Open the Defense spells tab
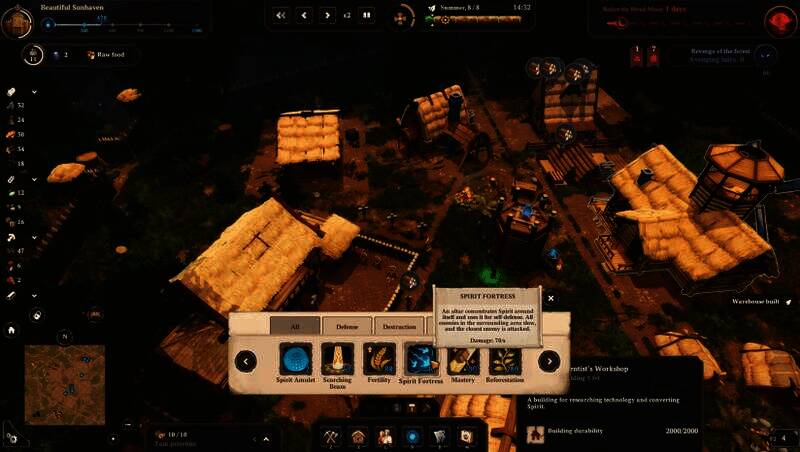This screenshot has width=800, height=452. click(x=347, y=326)
